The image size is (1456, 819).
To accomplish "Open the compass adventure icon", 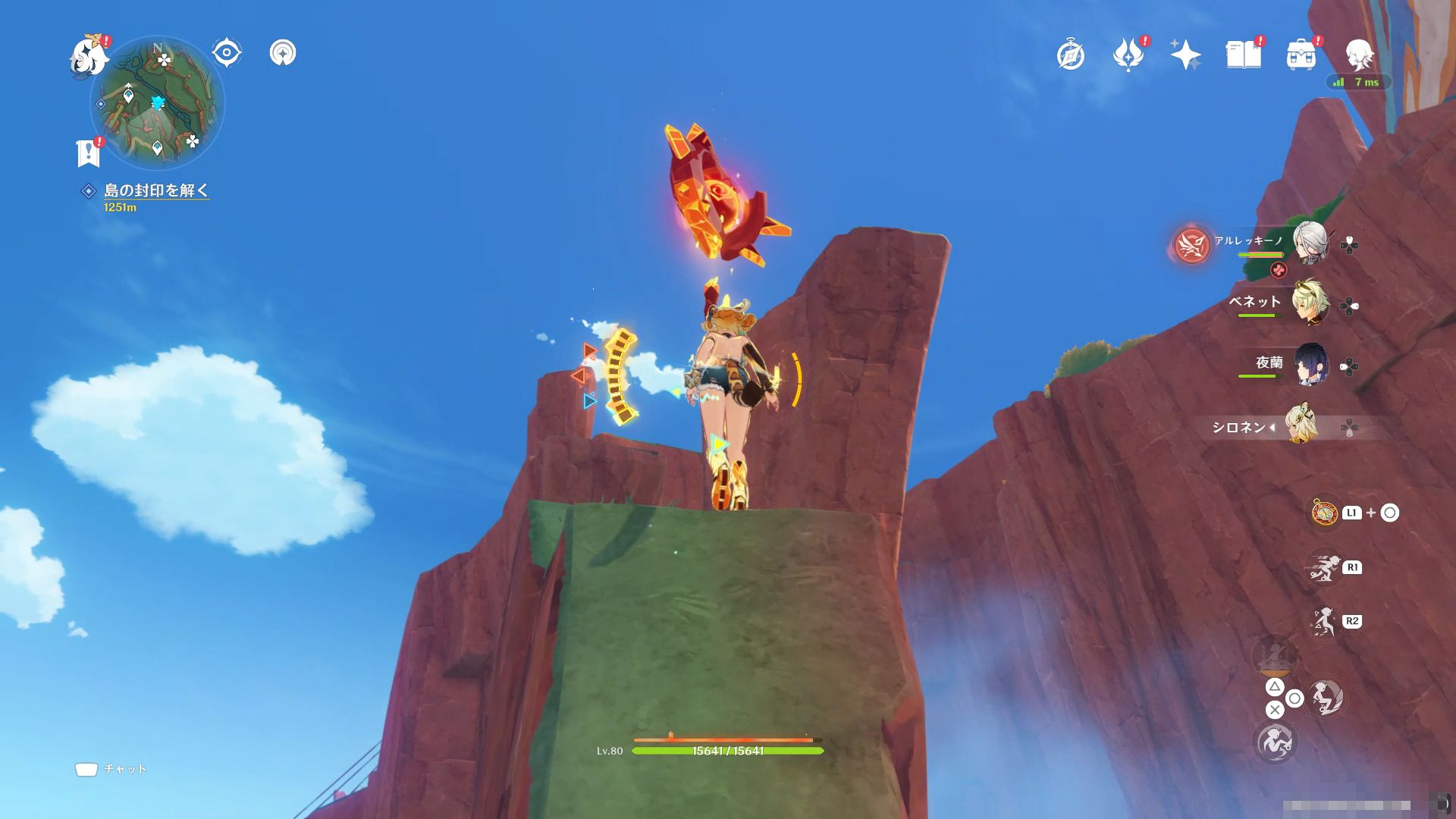I will pos(1070,55).
